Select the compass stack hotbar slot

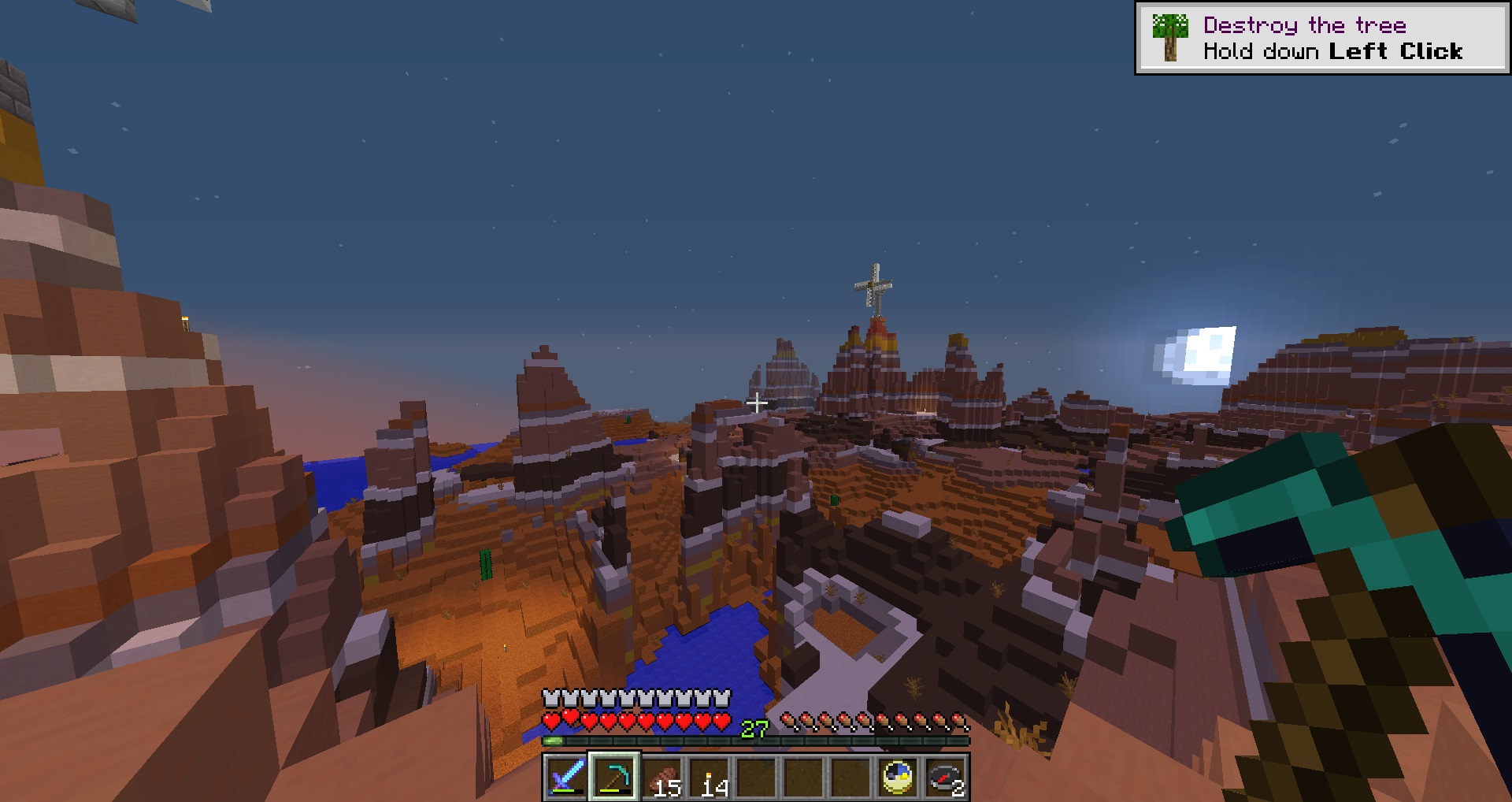946,777
